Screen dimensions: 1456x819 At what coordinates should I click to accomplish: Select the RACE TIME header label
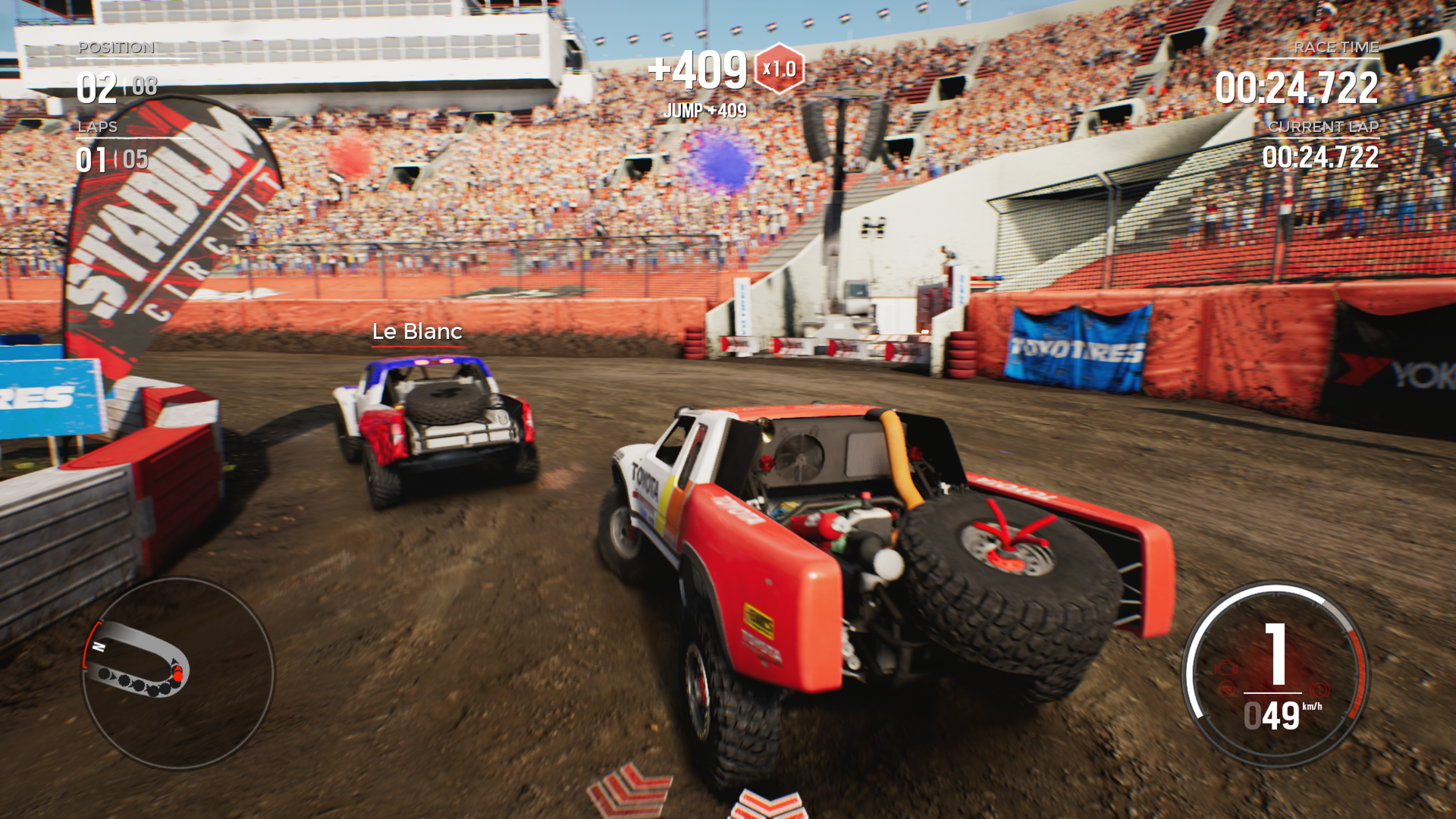tap(1335, 47)
